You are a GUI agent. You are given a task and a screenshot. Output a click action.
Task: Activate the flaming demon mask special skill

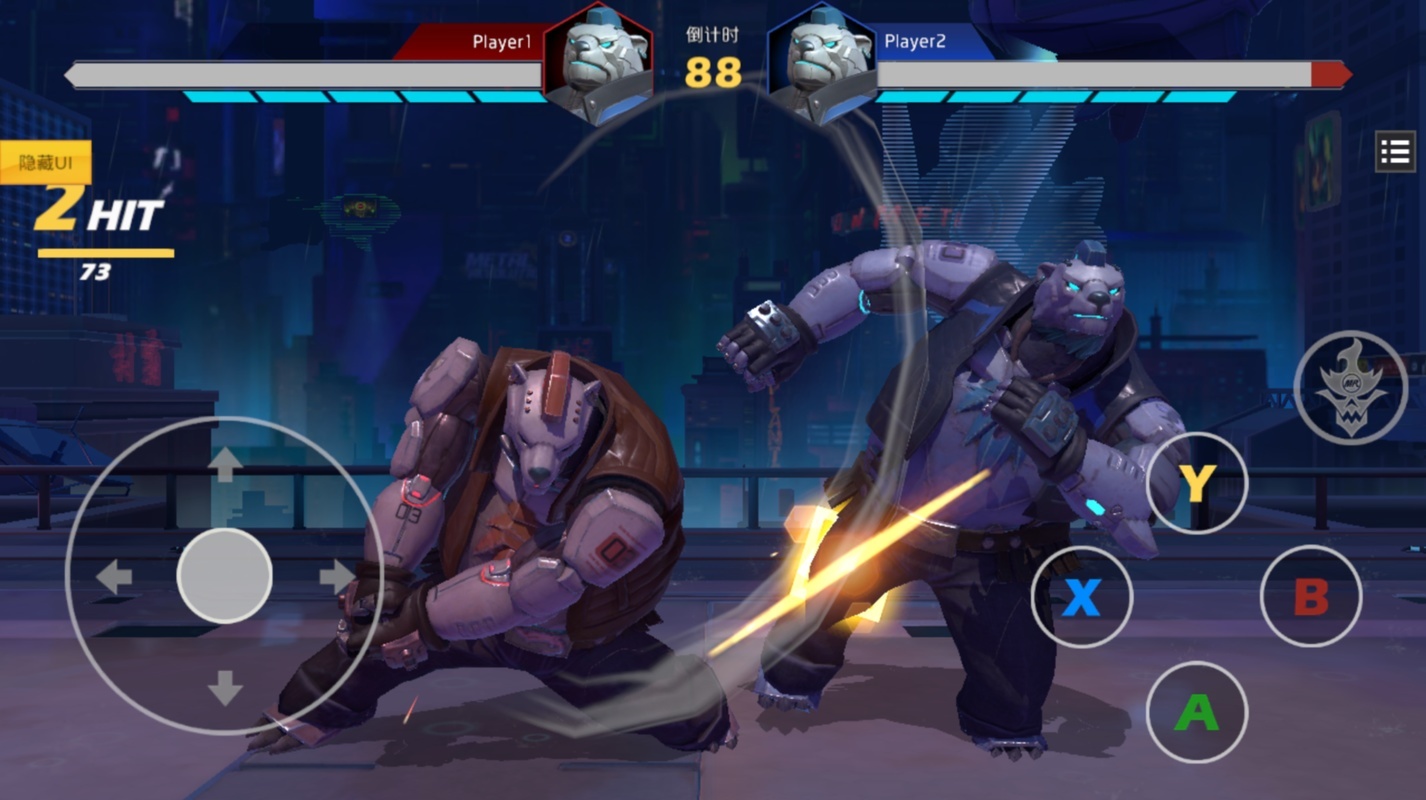point(1350,386)
